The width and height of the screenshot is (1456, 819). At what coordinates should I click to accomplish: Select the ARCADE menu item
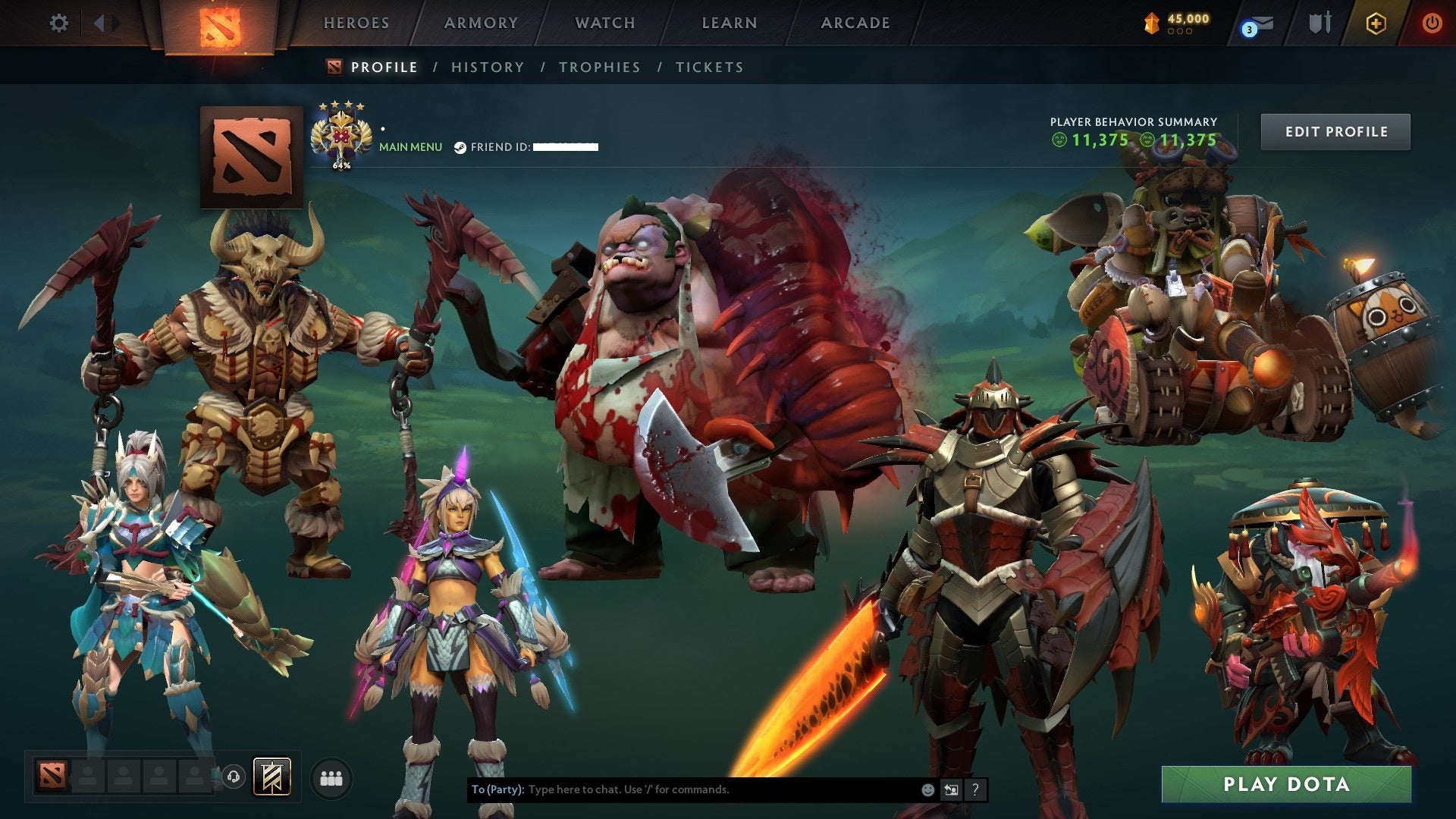pyautogui.click(x=855, y=23)
